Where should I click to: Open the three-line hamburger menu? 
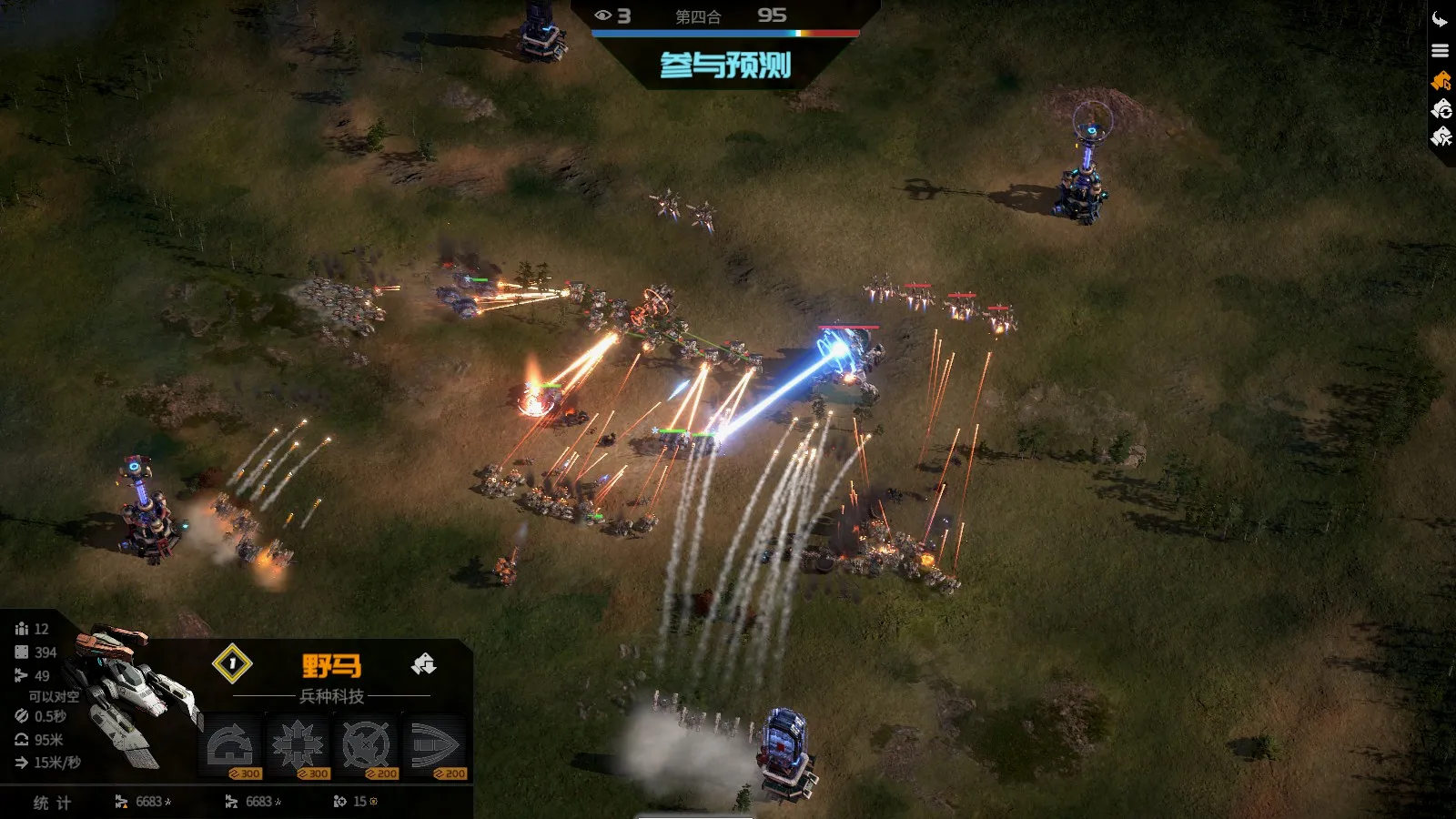(x=1440, y=51)
